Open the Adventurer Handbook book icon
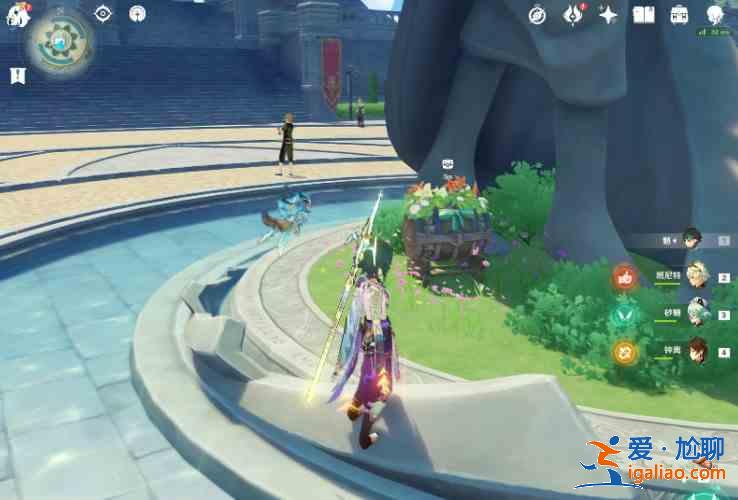Viewport: 738px width, 500px height. 644,14
